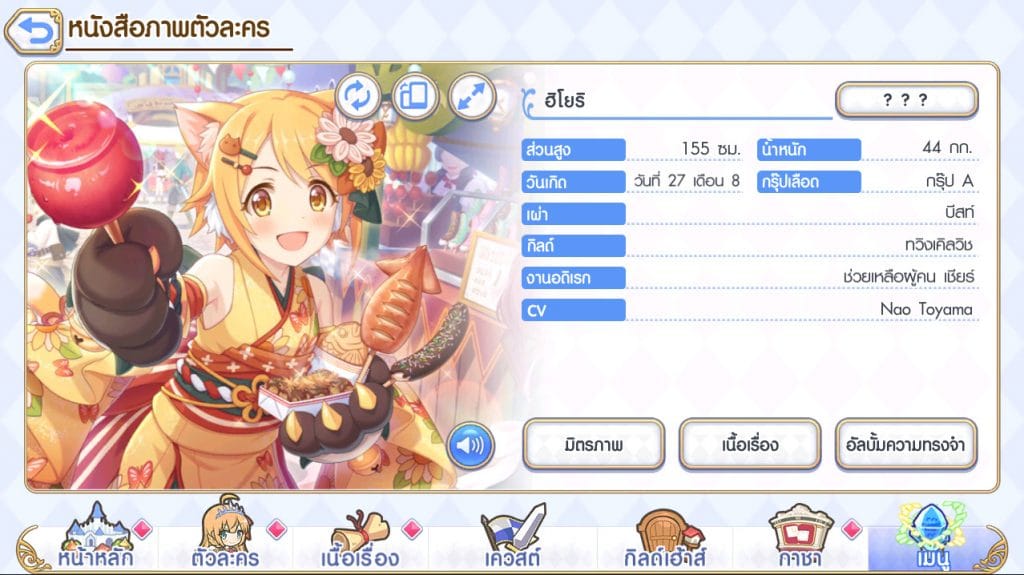Open อัลบั้มความทรงจำ memory album

pyautogui.click(x=906, y=445)
